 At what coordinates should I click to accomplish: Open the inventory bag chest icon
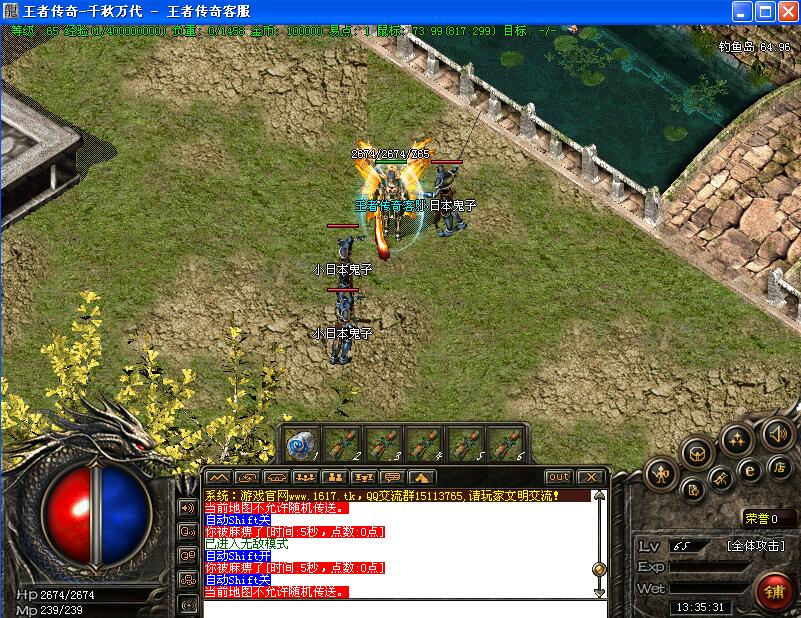coord(697,453)
